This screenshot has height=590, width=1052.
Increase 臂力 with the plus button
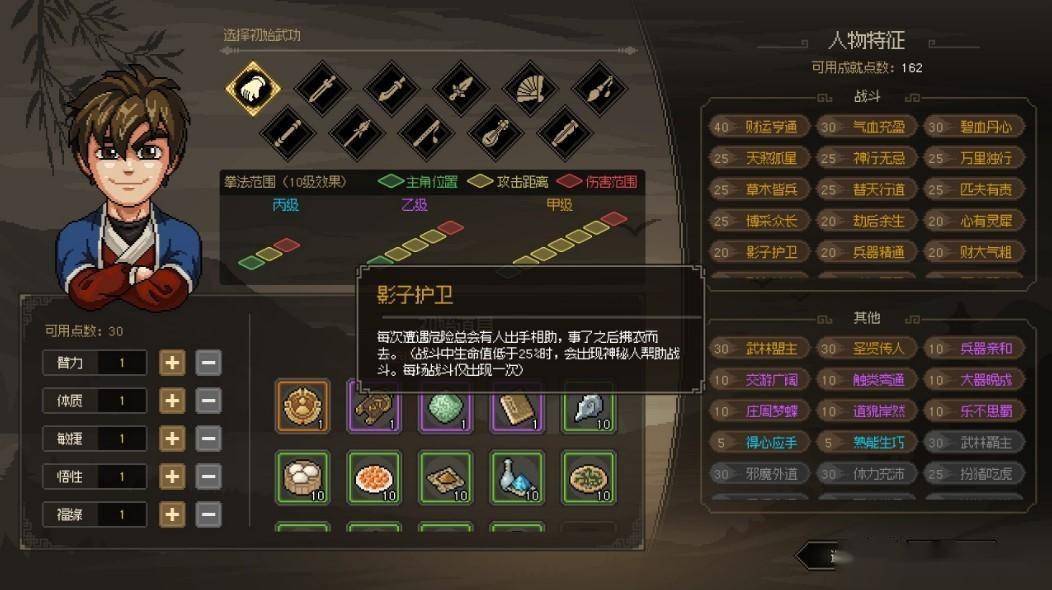click(x=173, y=363)
